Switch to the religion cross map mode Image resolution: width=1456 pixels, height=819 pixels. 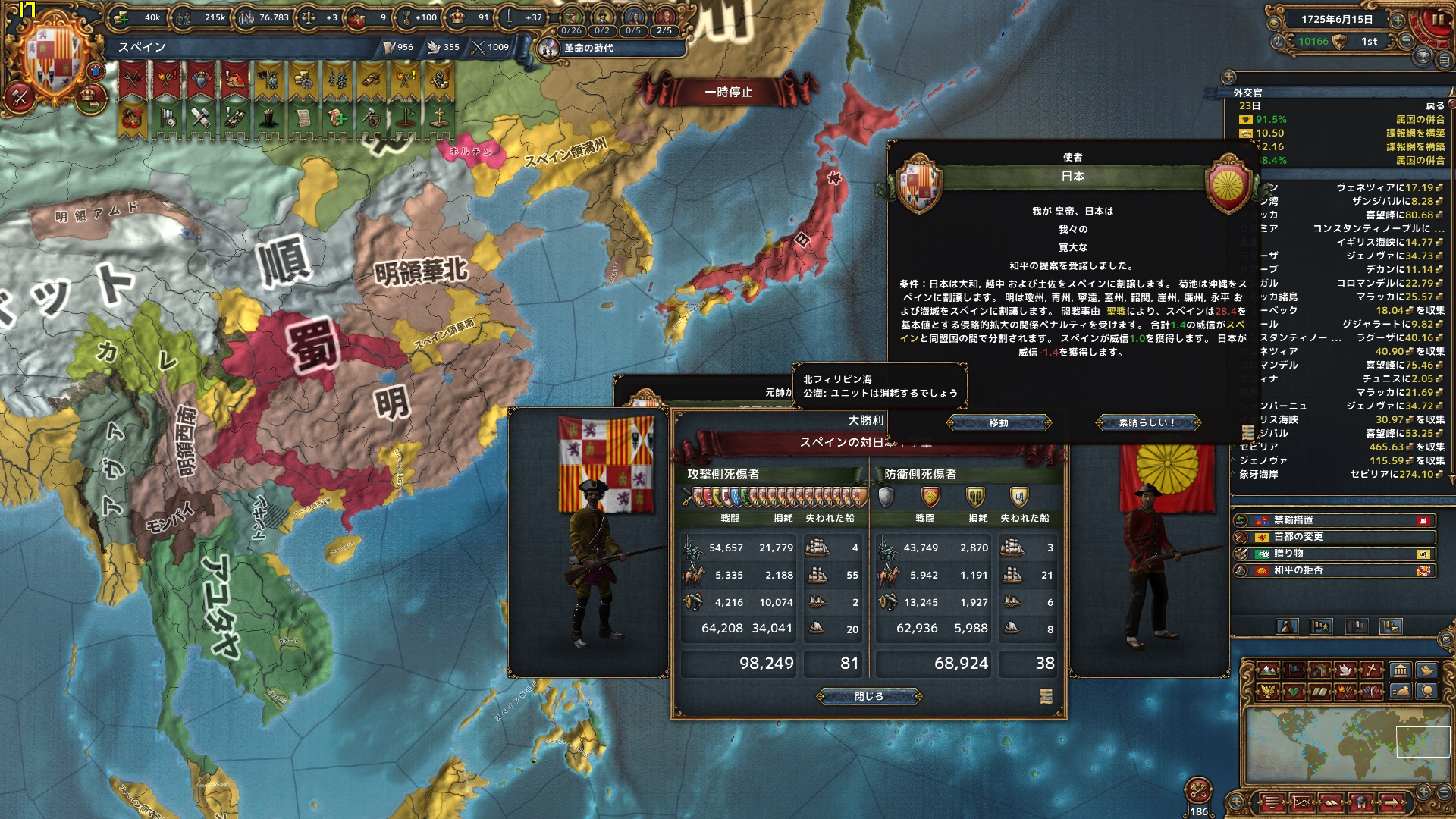click(1373, 670)
